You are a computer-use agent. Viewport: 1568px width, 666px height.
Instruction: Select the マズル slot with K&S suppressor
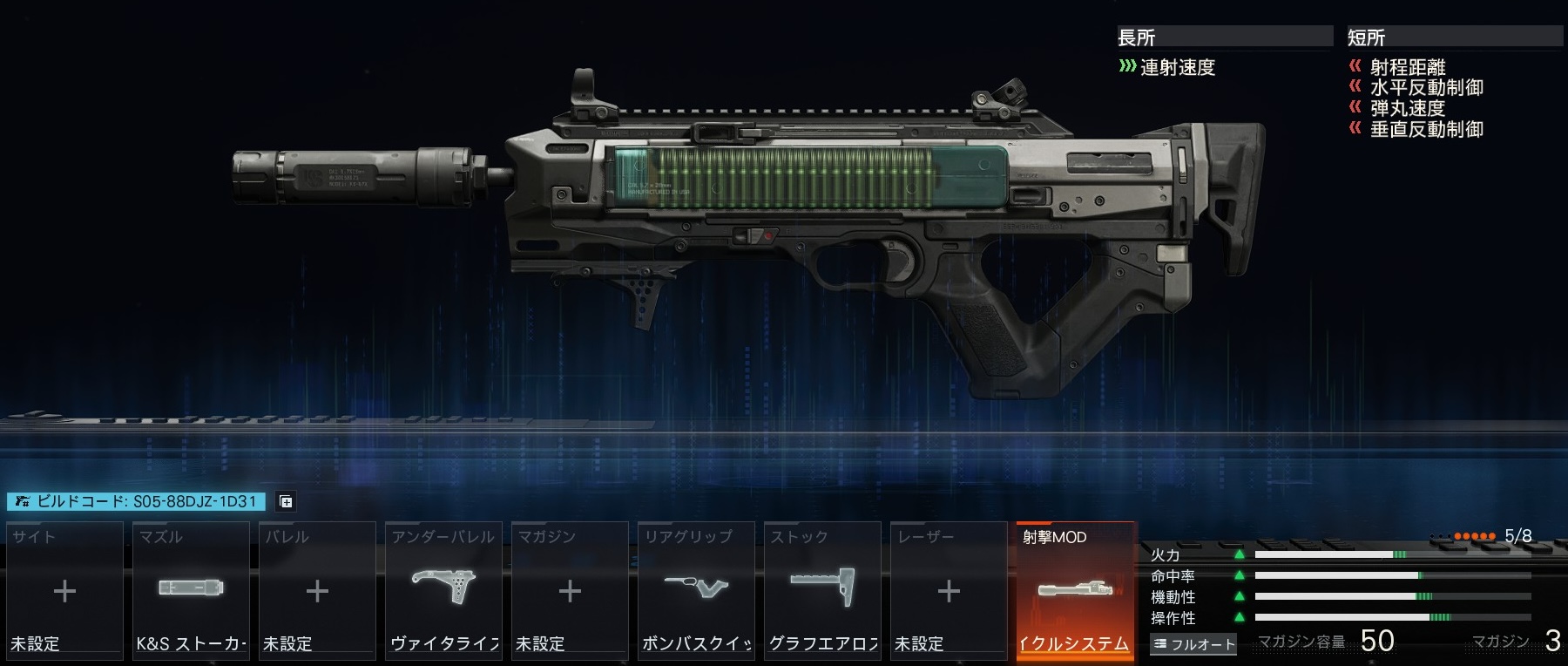pos(191,590)
